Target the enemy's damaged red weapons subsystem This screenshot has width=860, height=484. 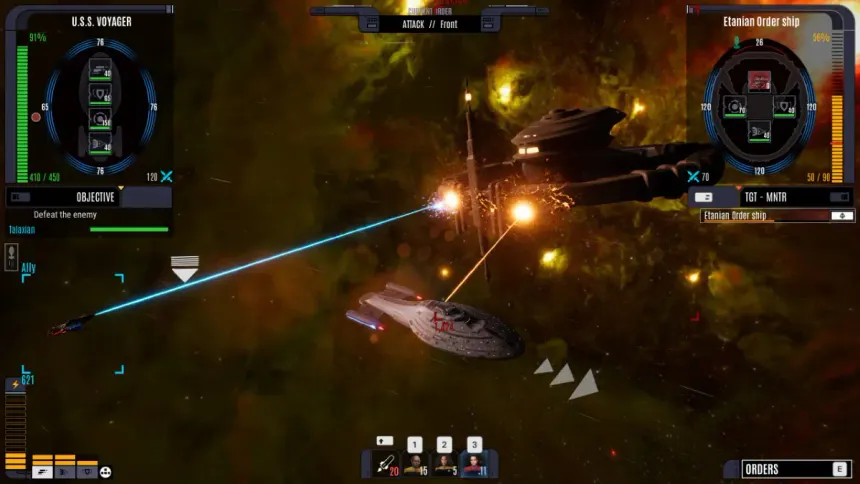pyautogui.click(x=760, y=80)
